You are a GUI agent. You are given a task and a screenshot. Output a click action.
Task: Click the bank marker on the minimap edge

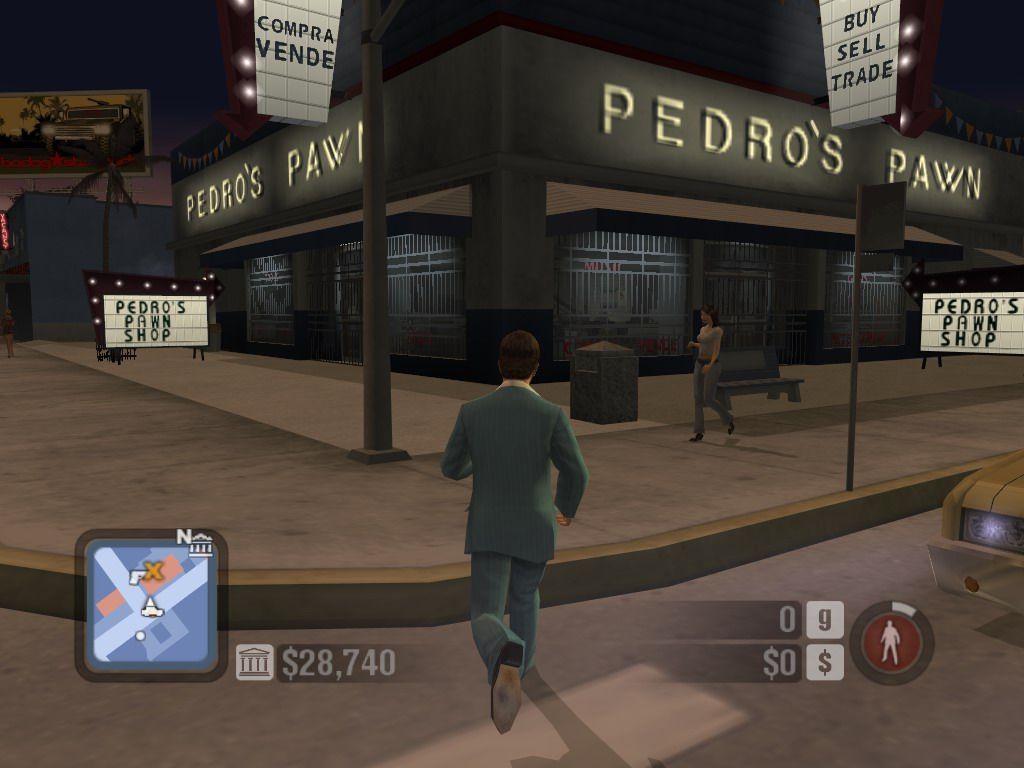(202, 546)
